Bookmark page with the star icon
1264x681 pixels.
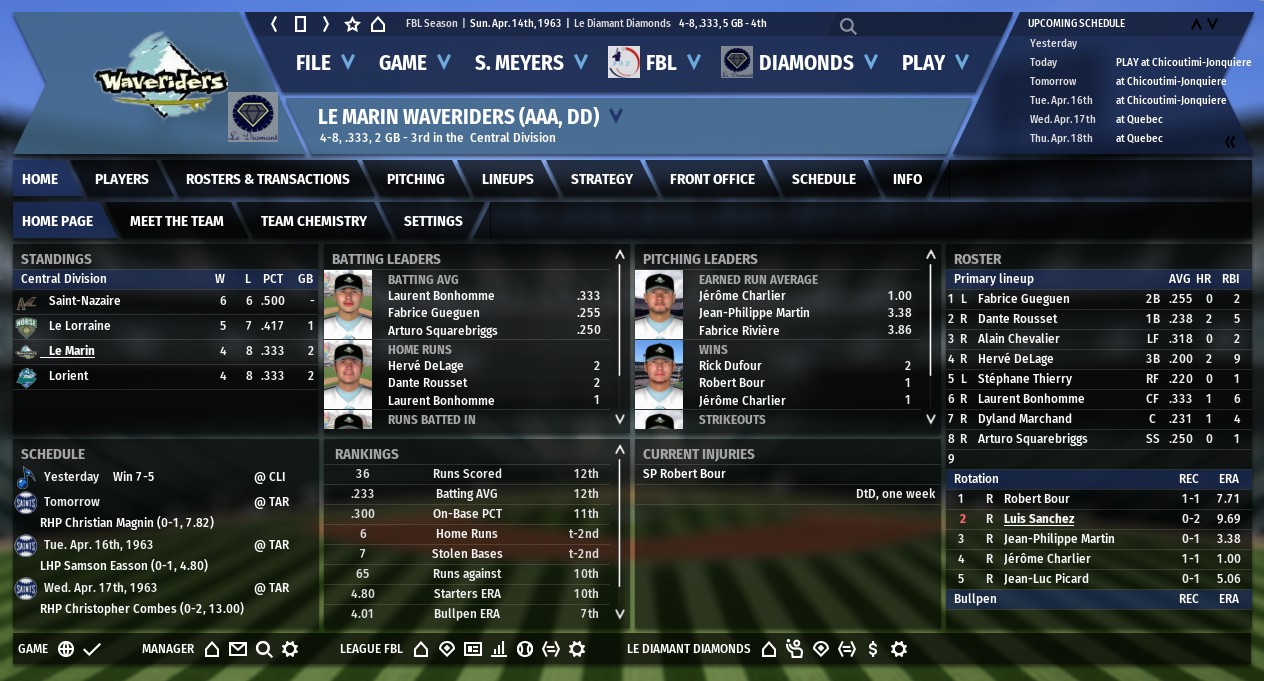(x=352, y=24)
